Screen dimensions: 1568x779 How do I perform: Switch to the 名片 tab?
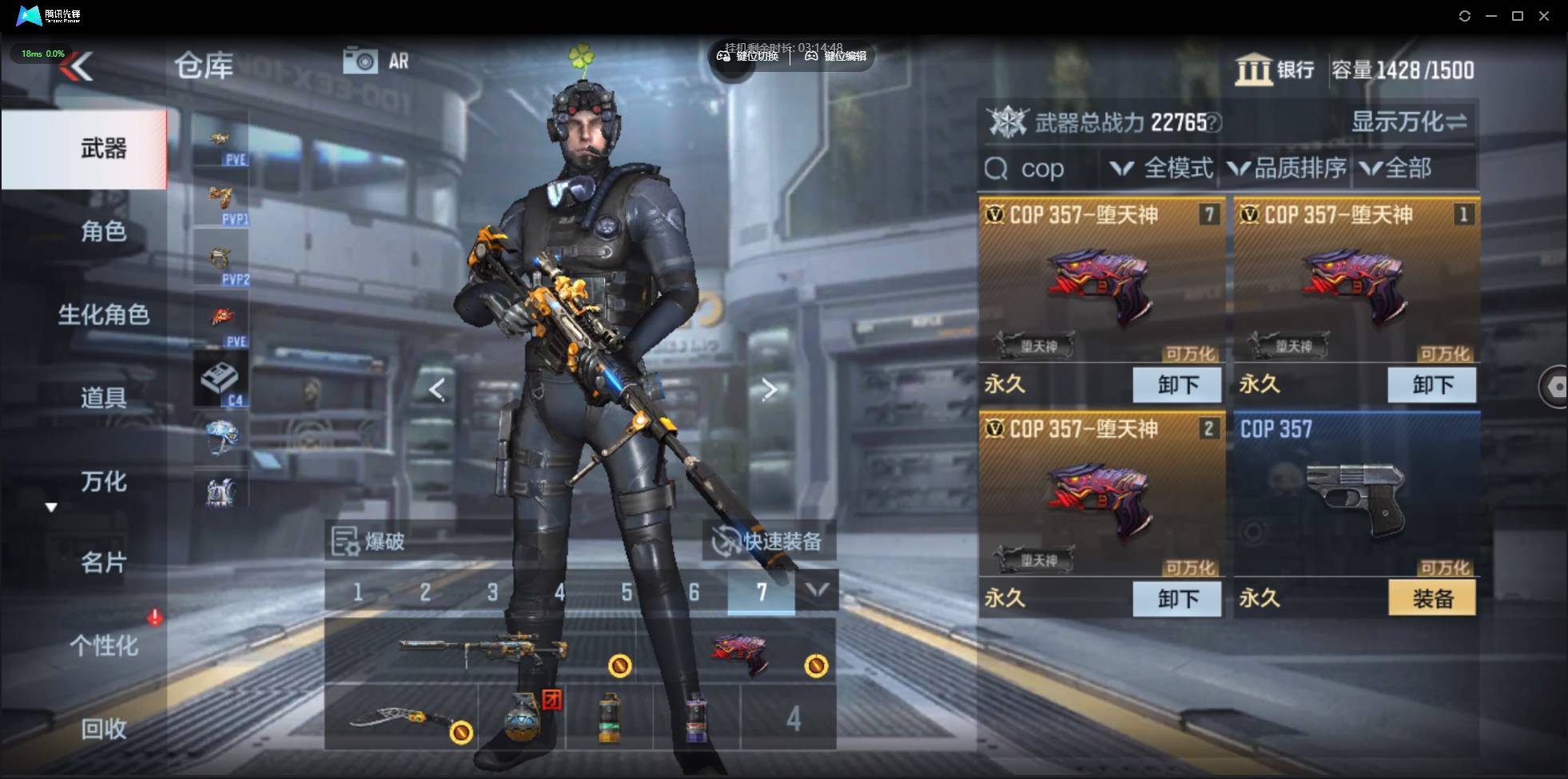(x=103, y=563)
